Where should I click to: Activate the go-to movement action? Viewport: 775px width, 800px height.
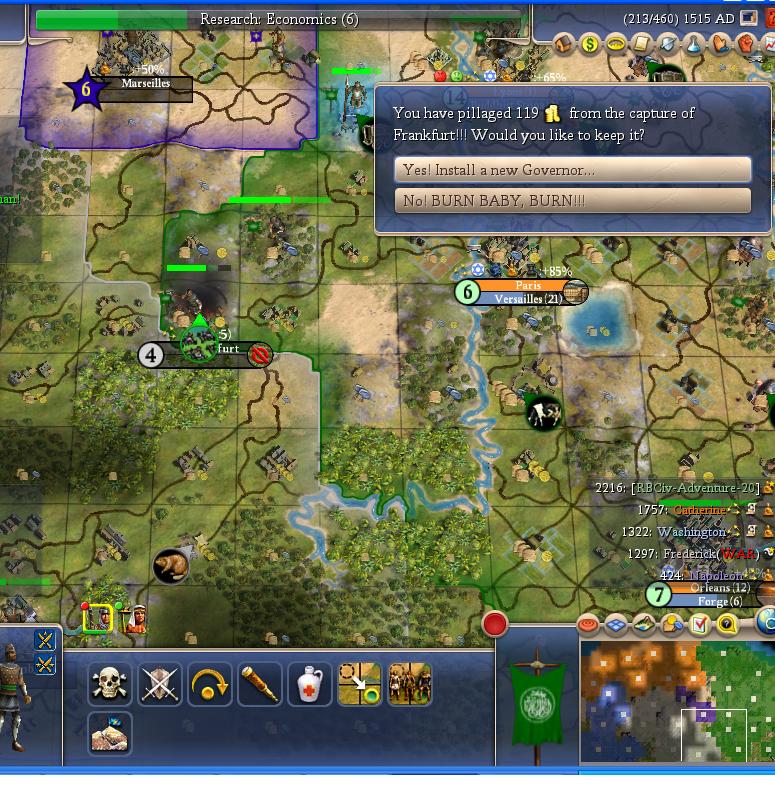(359, 685)
